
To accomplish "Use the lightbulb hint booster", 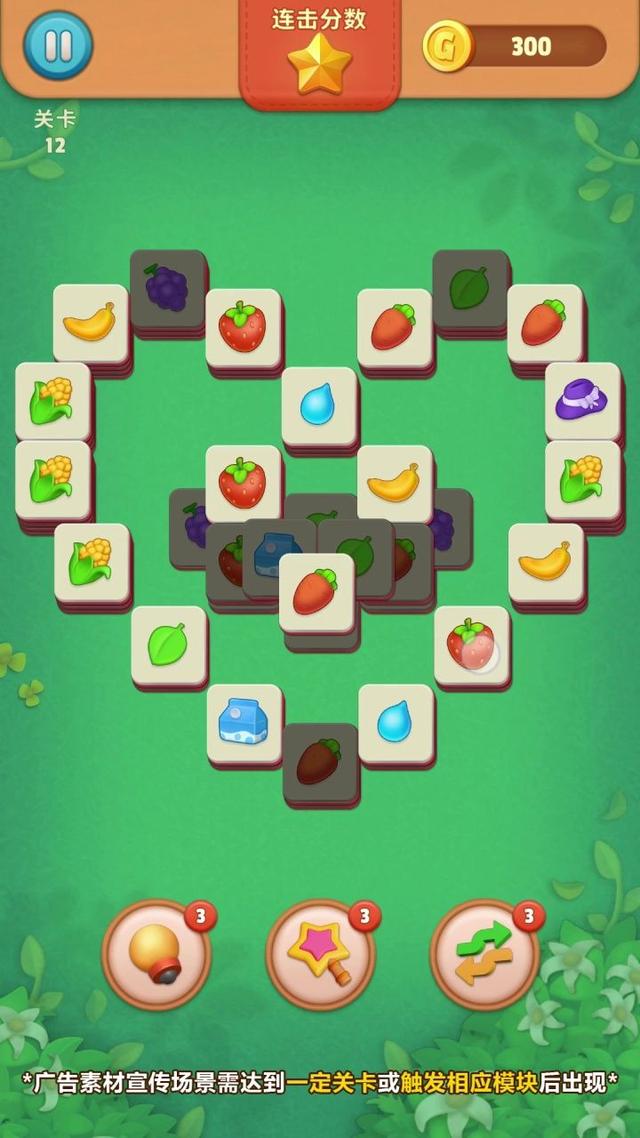I will (157, 954).
